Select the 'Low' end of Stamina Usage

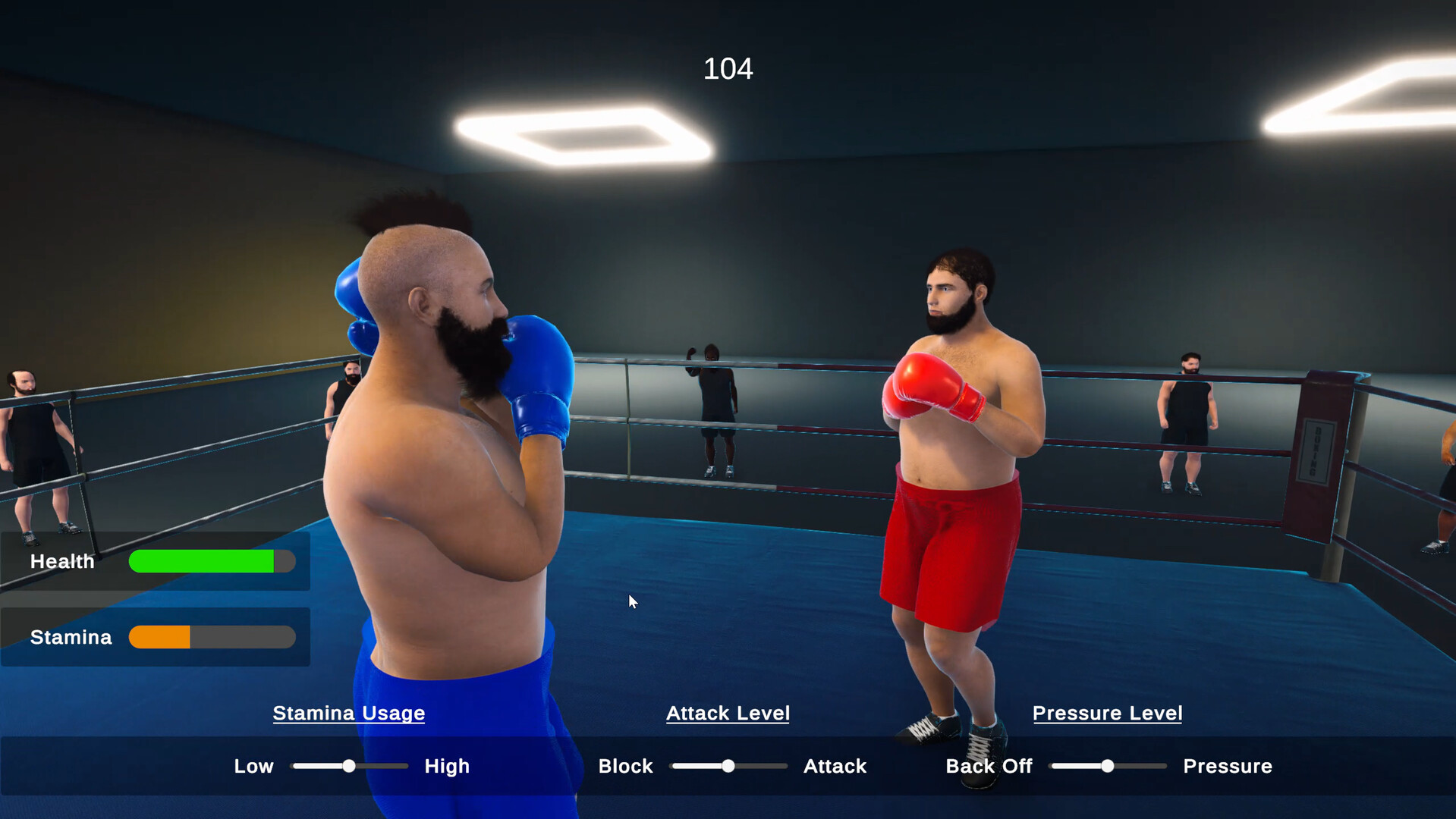(x=253, y=766)
